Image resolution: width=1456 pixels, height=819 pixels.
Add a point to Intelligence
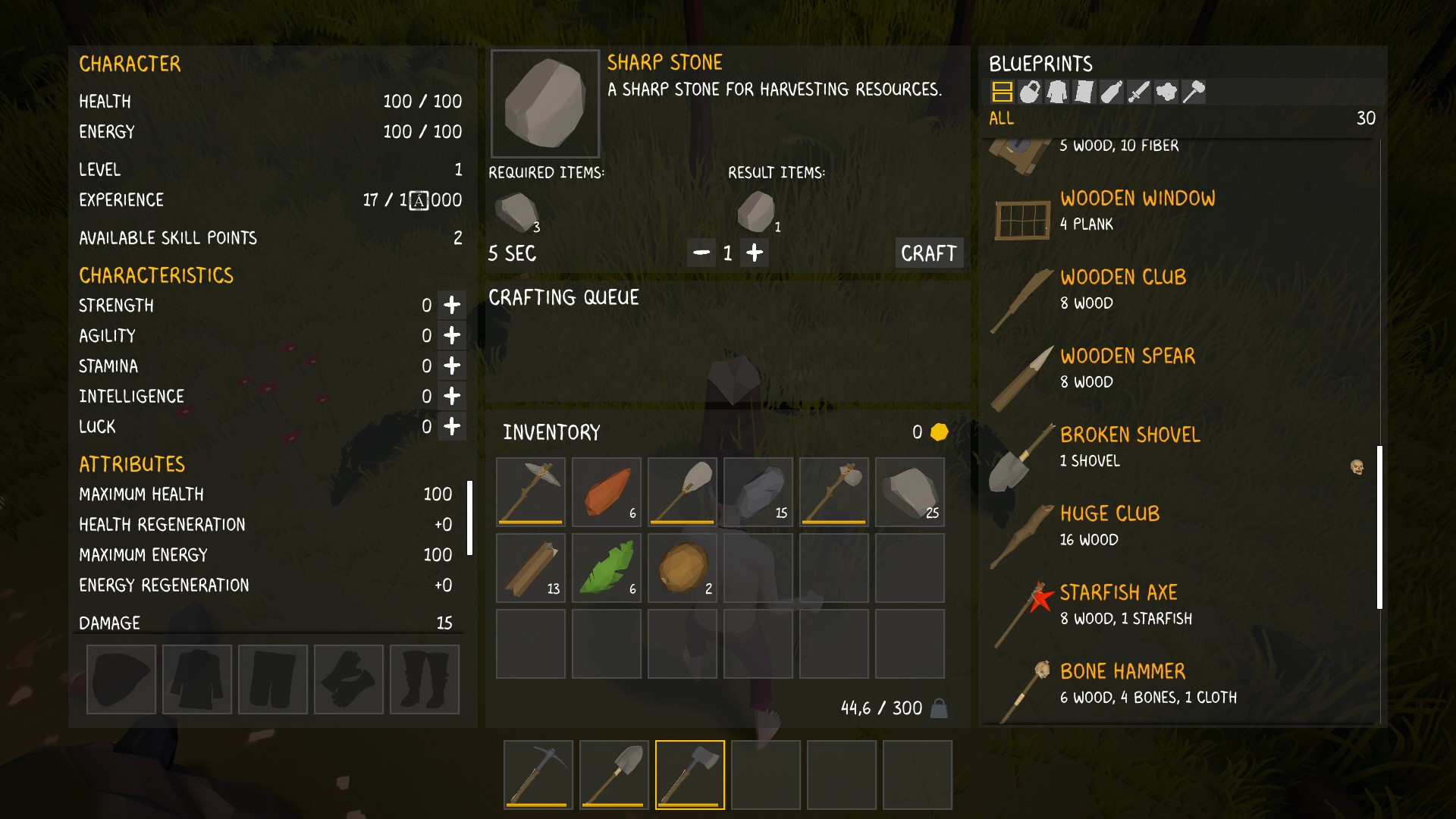451,396
